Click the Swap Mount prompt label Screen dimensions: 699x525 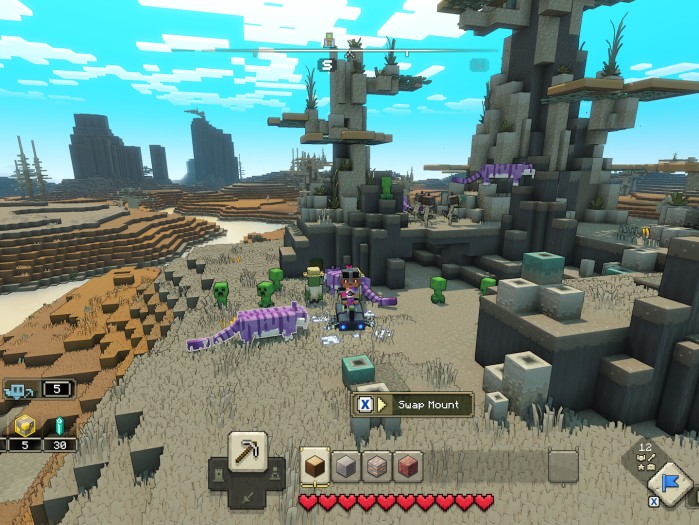(x=428, y=404)
